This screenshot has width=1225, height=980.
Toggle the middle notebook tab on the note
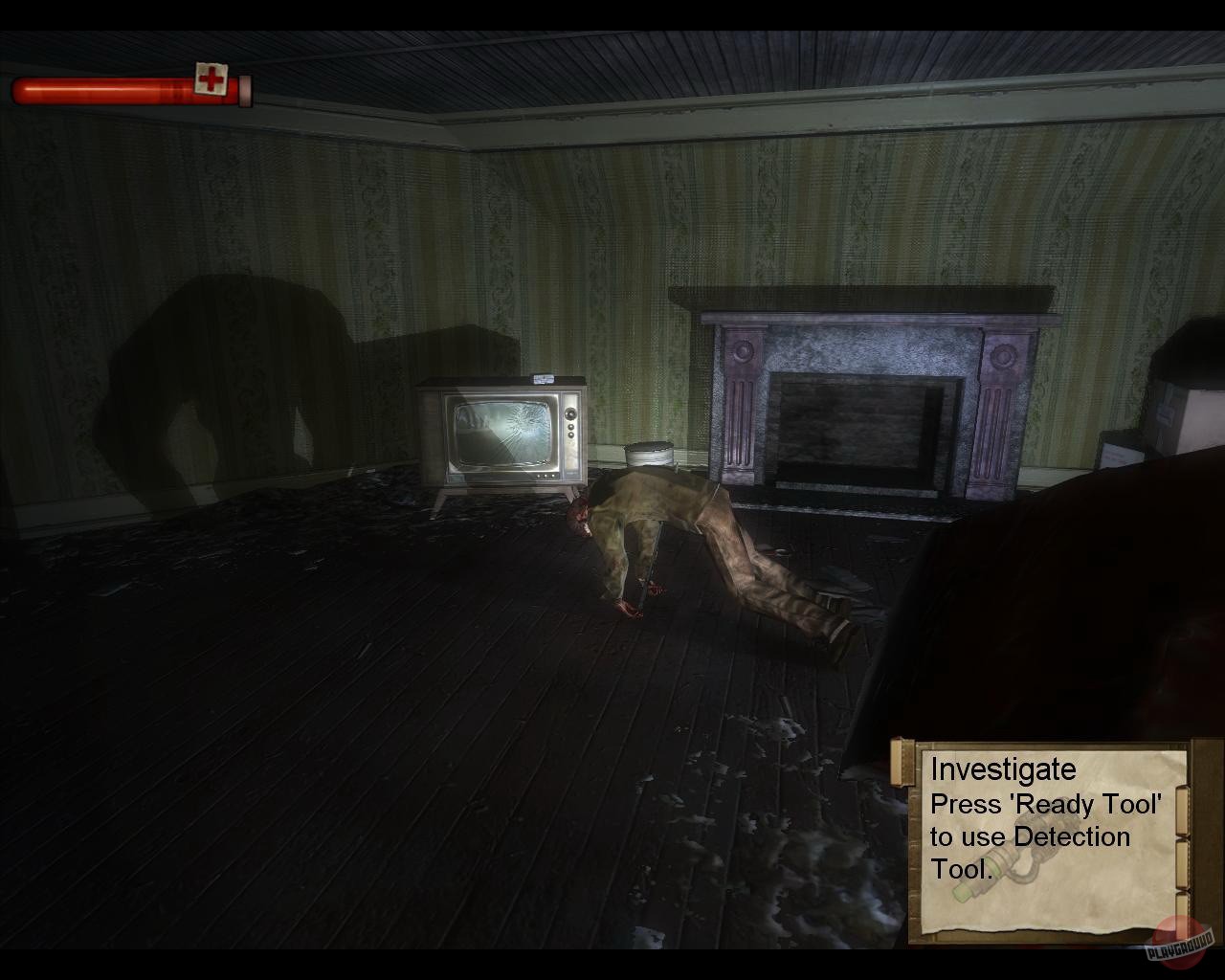[x=1184, y=865]
